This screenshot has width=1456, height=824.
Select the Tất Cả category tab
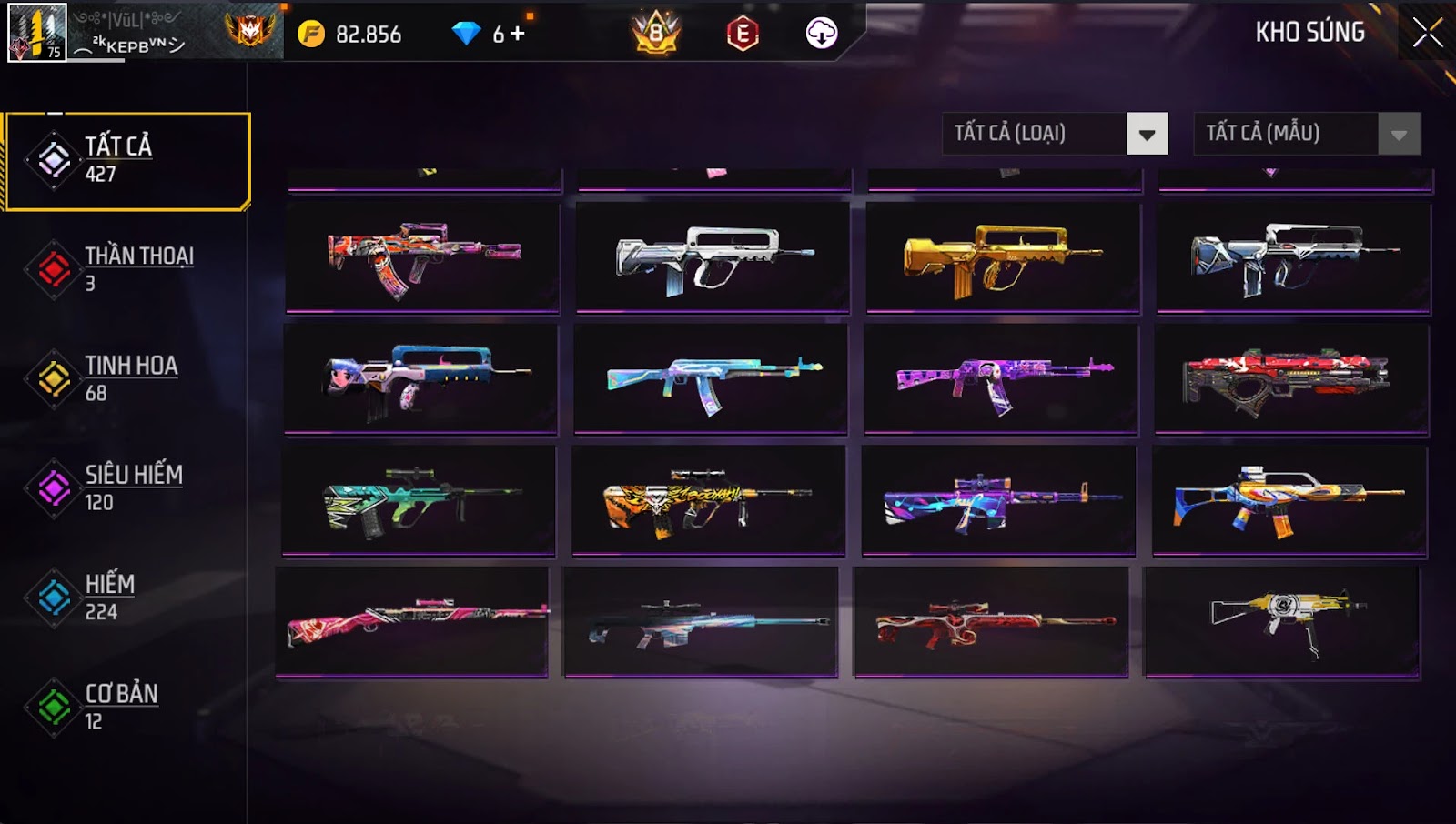point(127,161)
